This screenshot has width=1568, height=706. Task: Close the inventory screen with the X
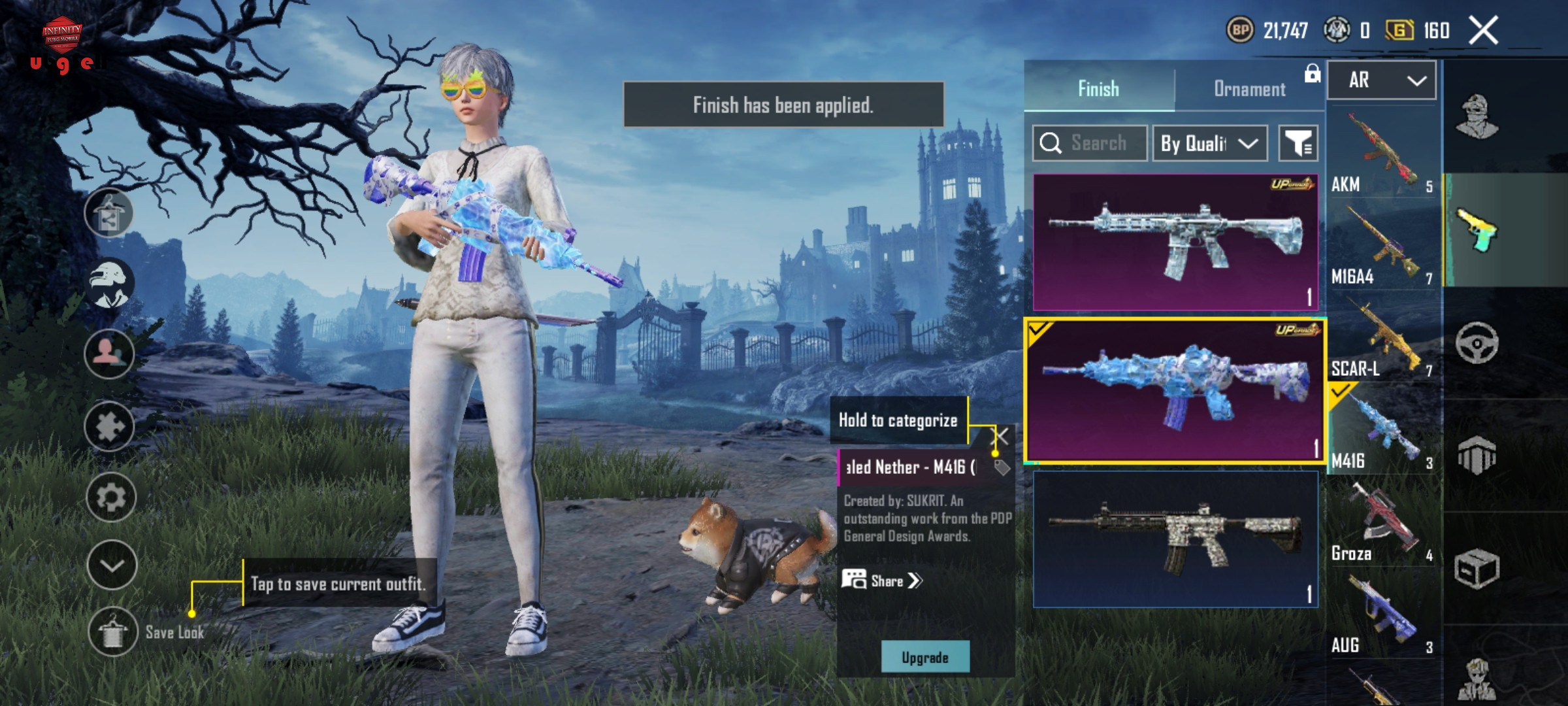[x=1483, y=31]
